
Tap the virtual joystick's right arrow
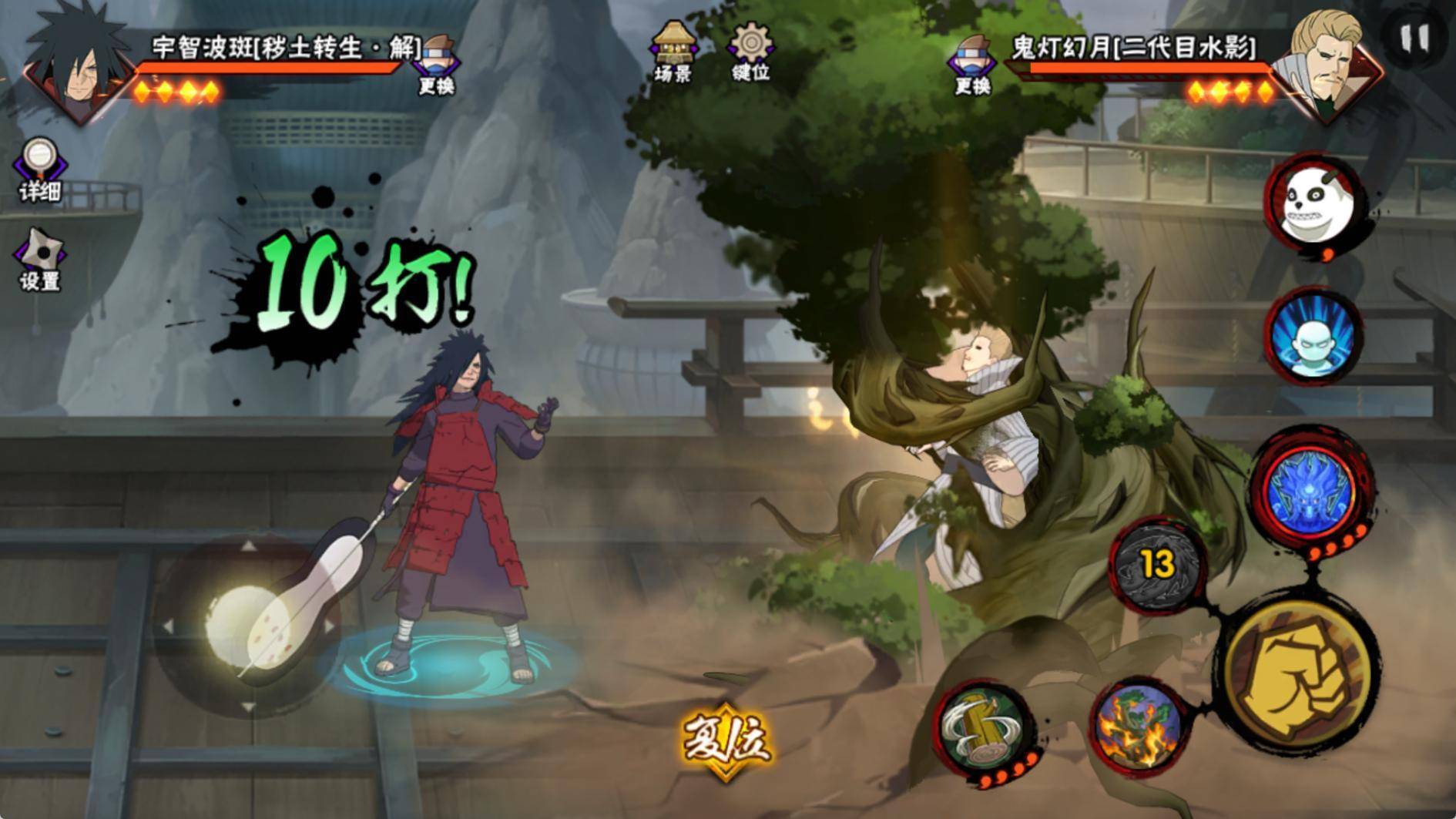click(330, 626)
